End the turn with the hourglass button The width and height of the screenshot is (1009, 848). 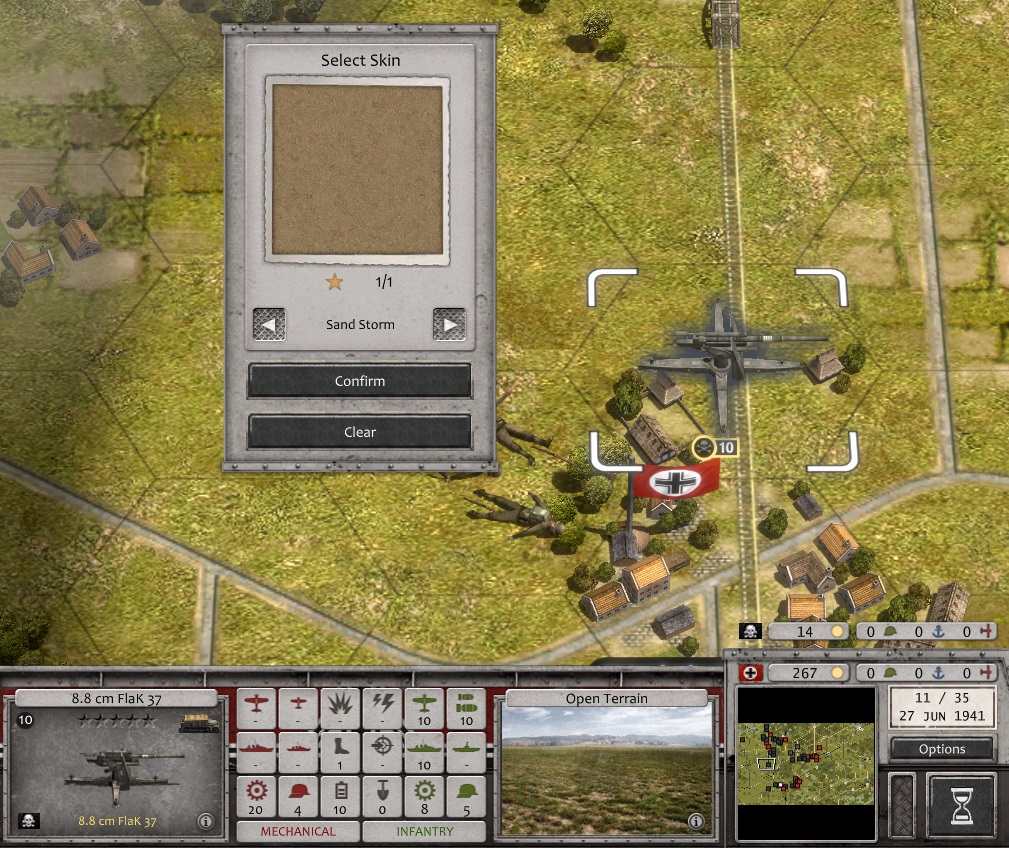(961, 804)
